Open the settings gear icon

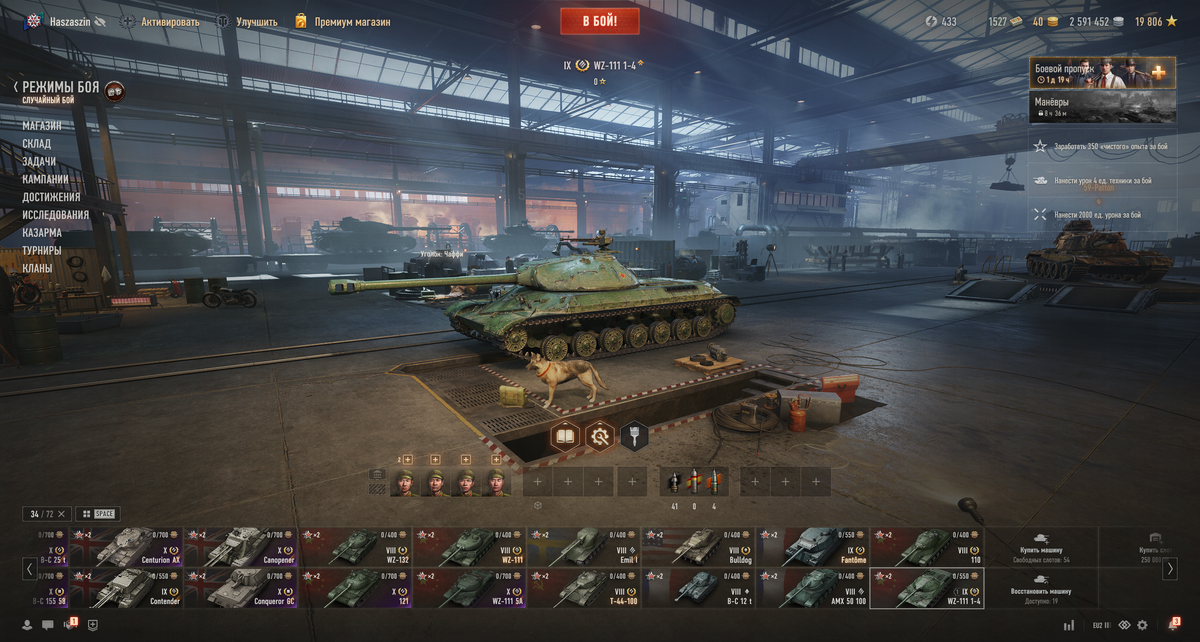point(1142,625)
